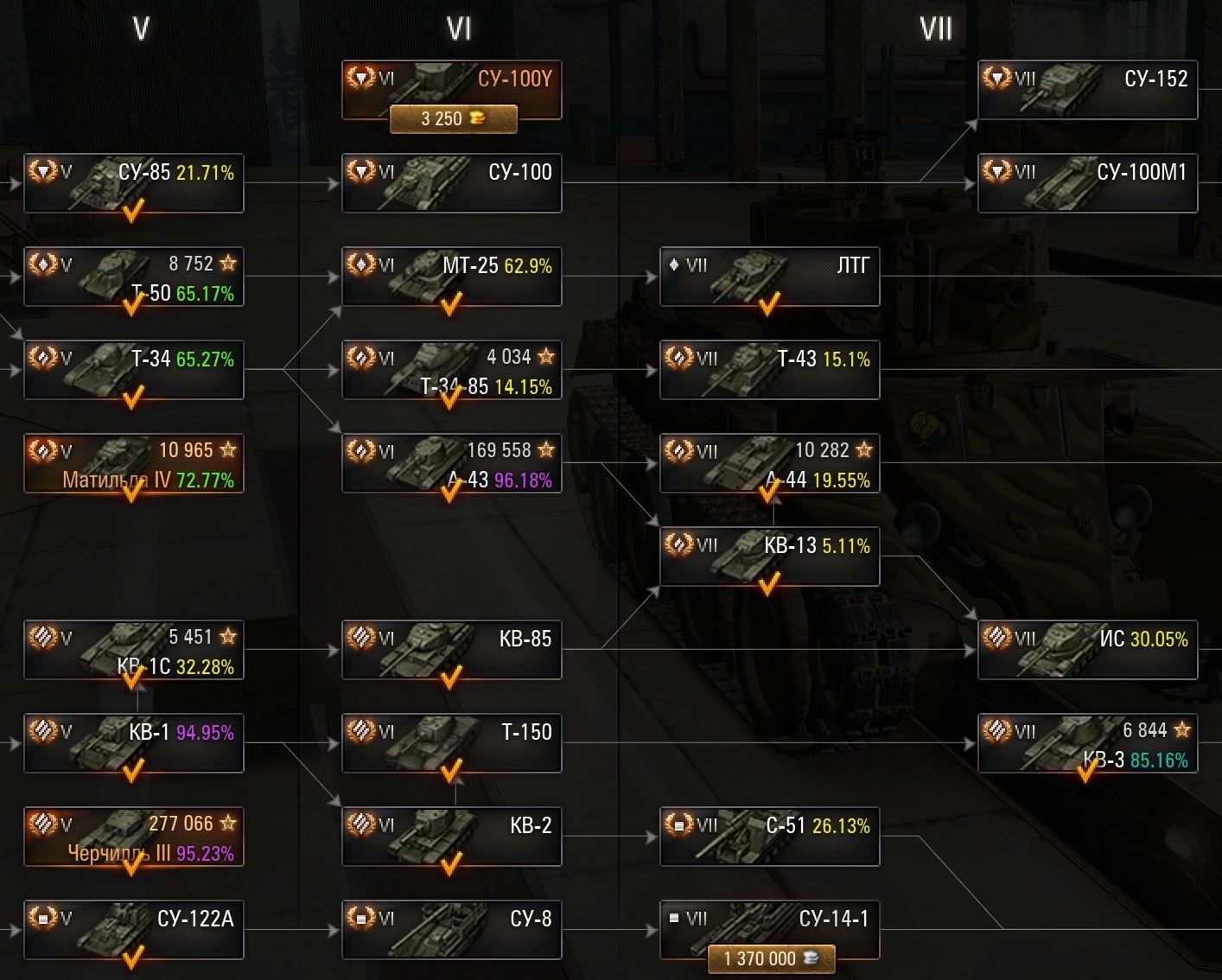This screenshot has height=980, width=1222.
Task: Select the СУ-100 tier VI node
Action: [x=452, y=183]
